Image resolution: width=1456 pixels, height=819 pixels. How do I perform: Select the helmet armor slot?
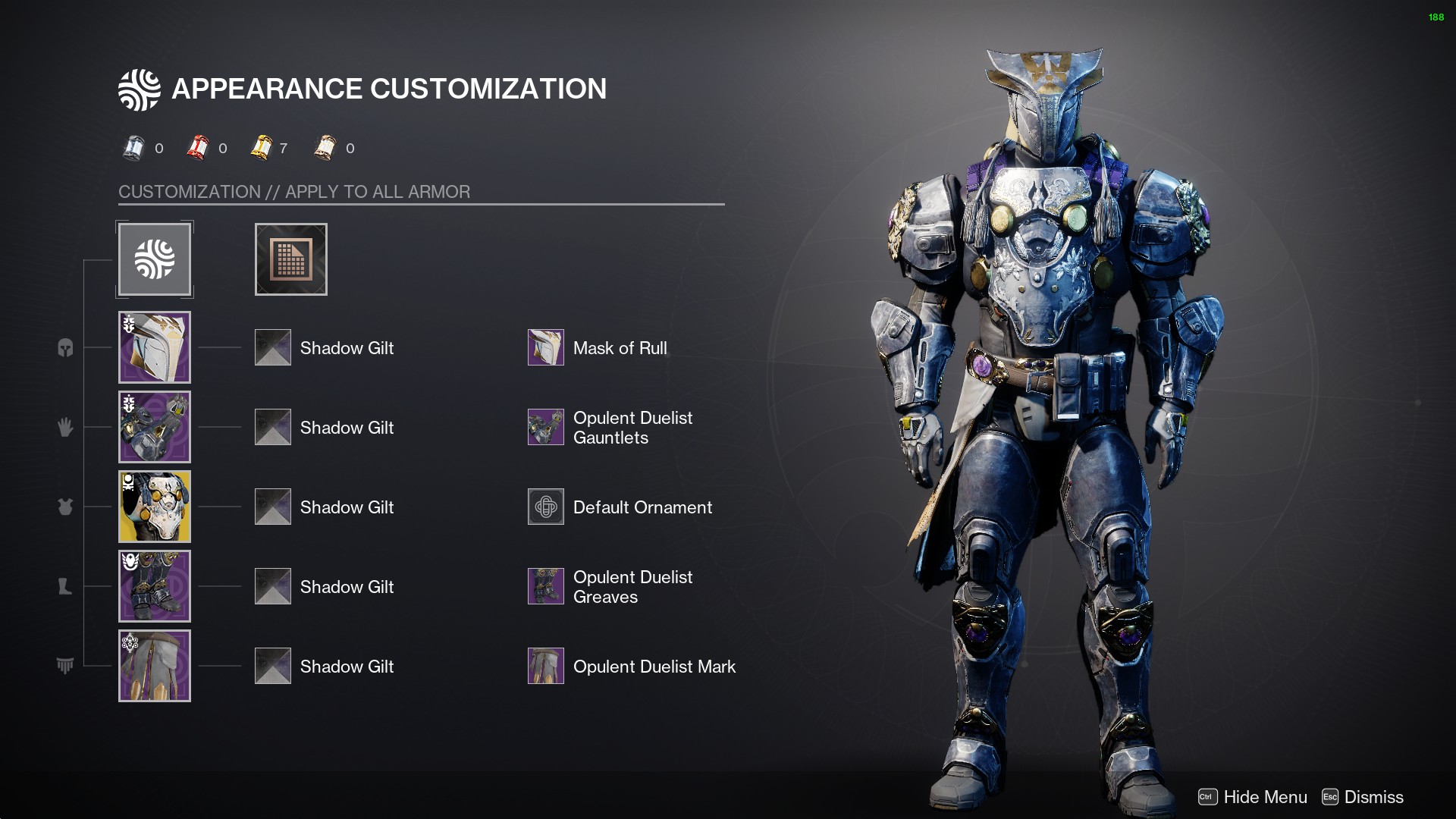[155, 347]
